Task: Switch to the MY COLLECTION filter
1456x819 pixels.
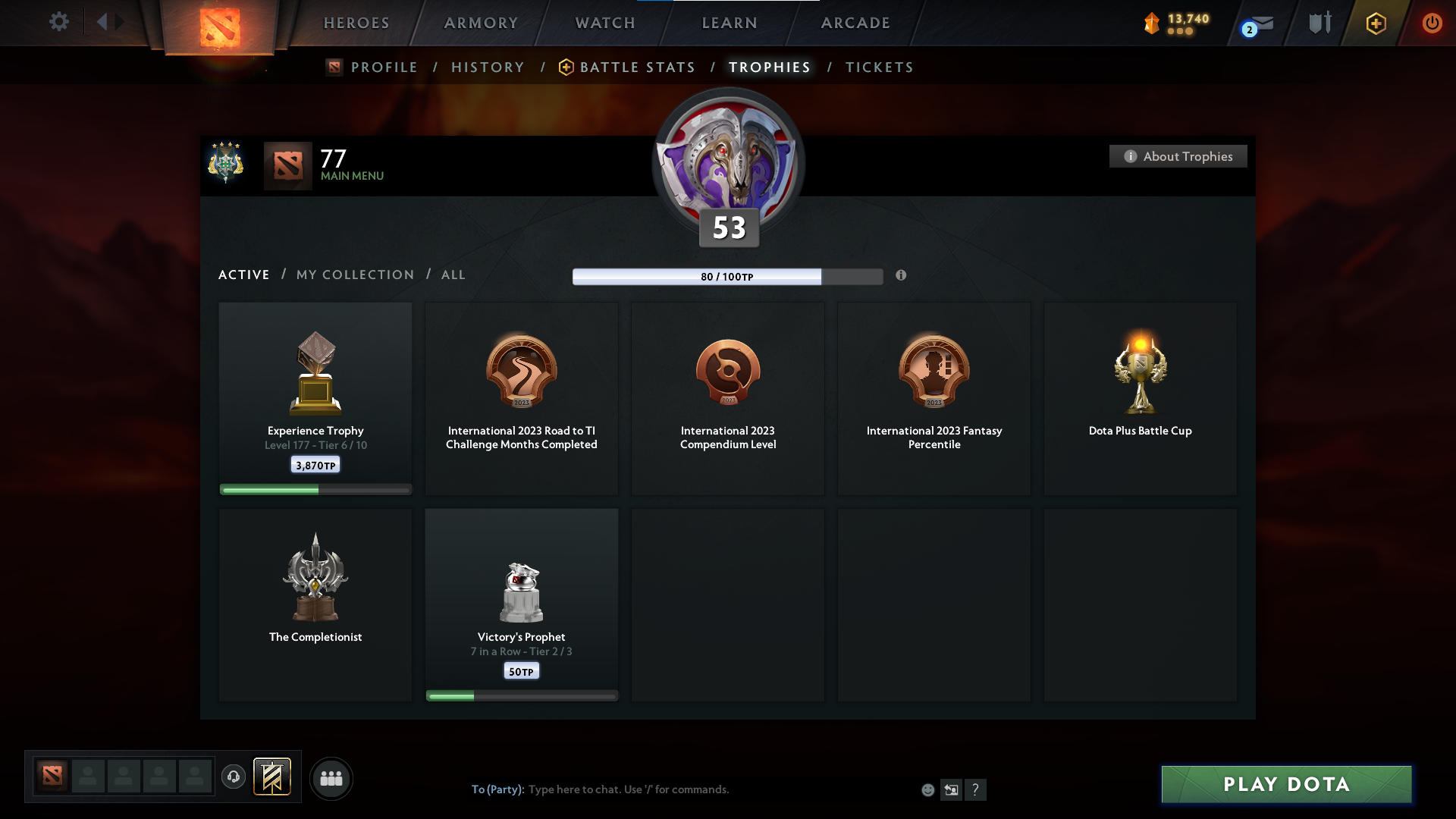Action: 354,275
